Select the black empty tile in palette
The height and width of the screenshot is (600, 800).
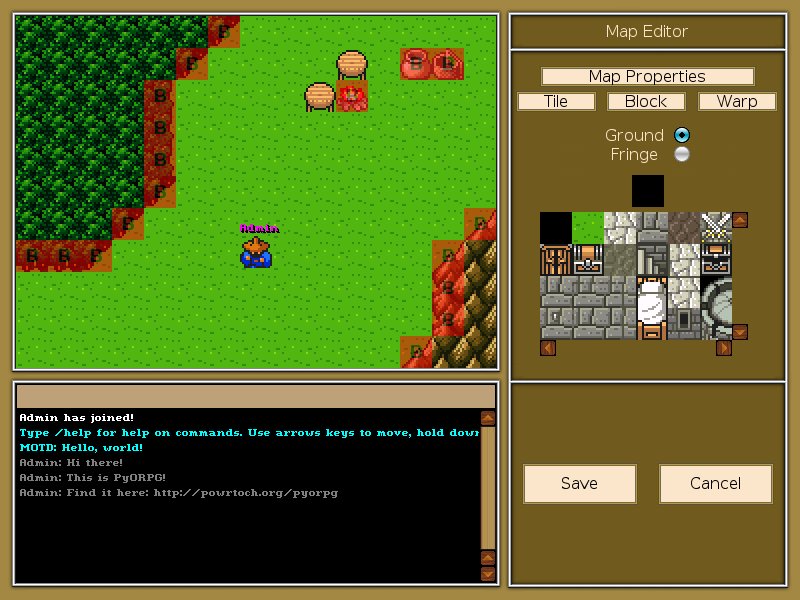pyautogui.click(x=556, y=227)
